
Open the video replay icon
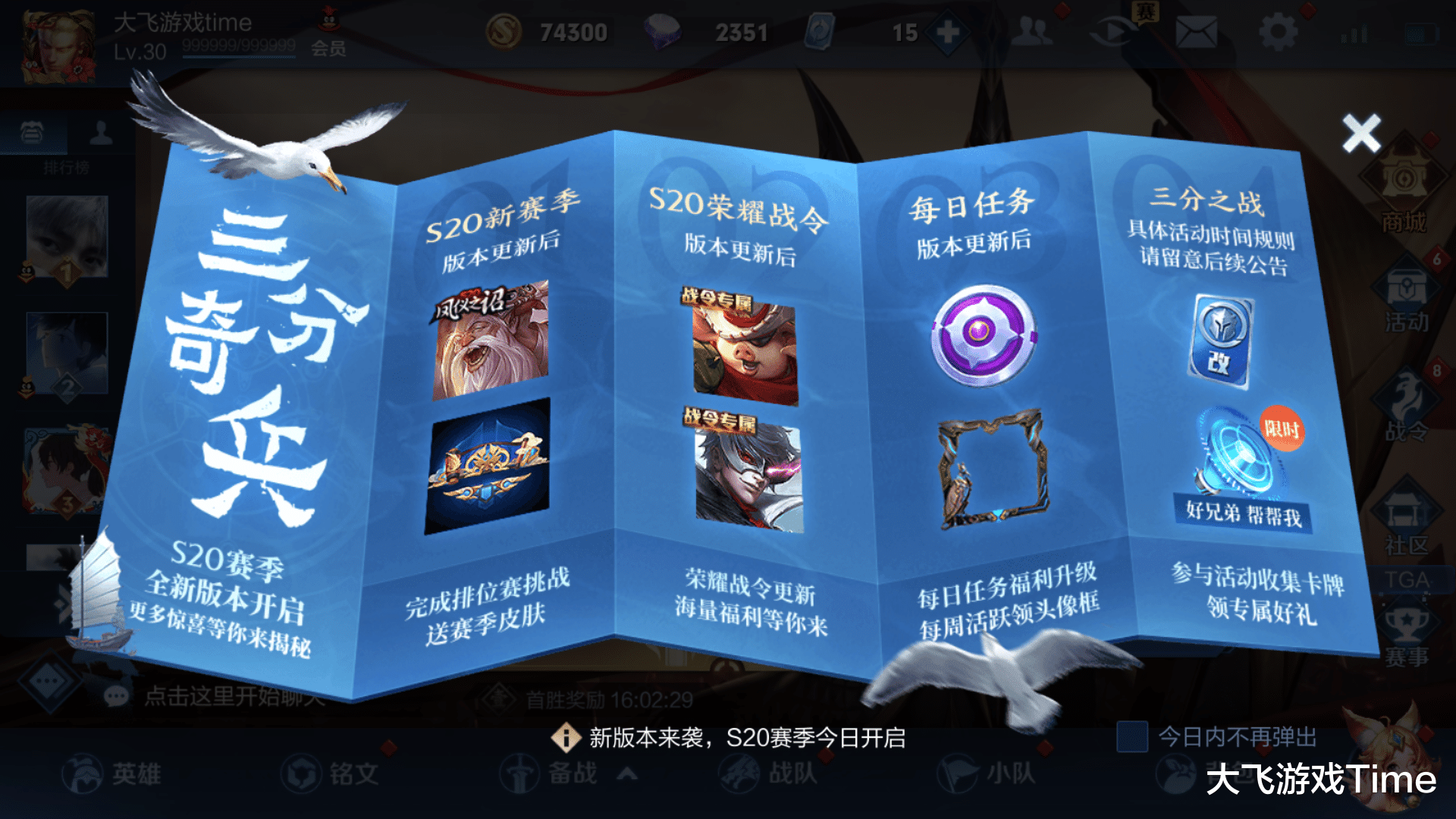(1112, 32)
